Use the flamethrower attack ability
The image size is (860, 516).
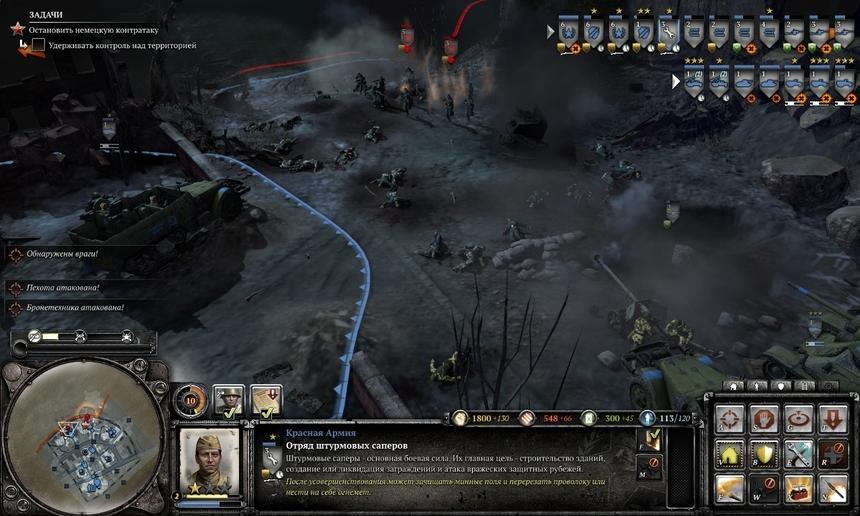729,489
